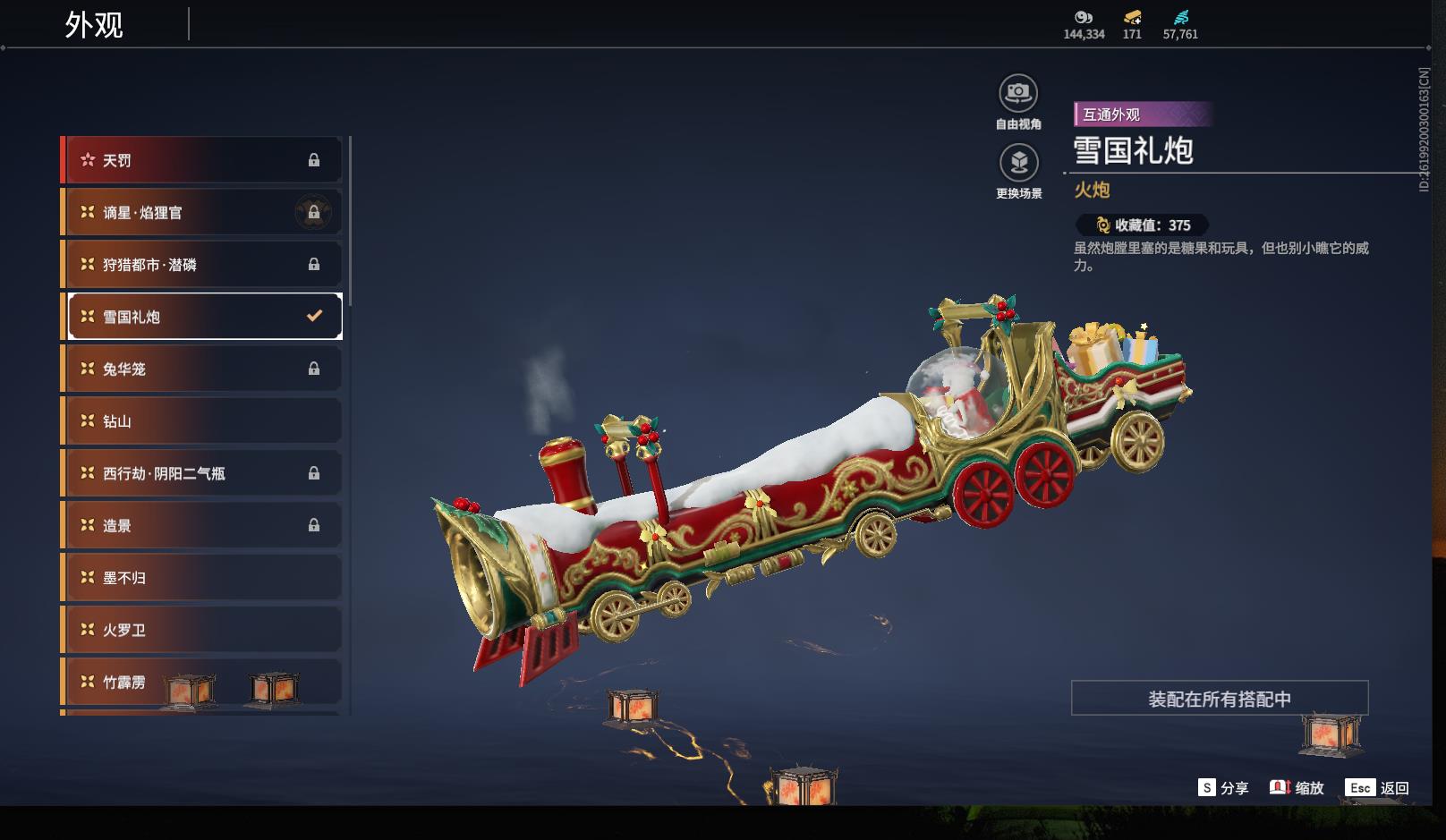The width and height of the screenshot is (1446, 840).
Task: Choose the 摘星·焰狸官 skin
Action: point(201,212)
